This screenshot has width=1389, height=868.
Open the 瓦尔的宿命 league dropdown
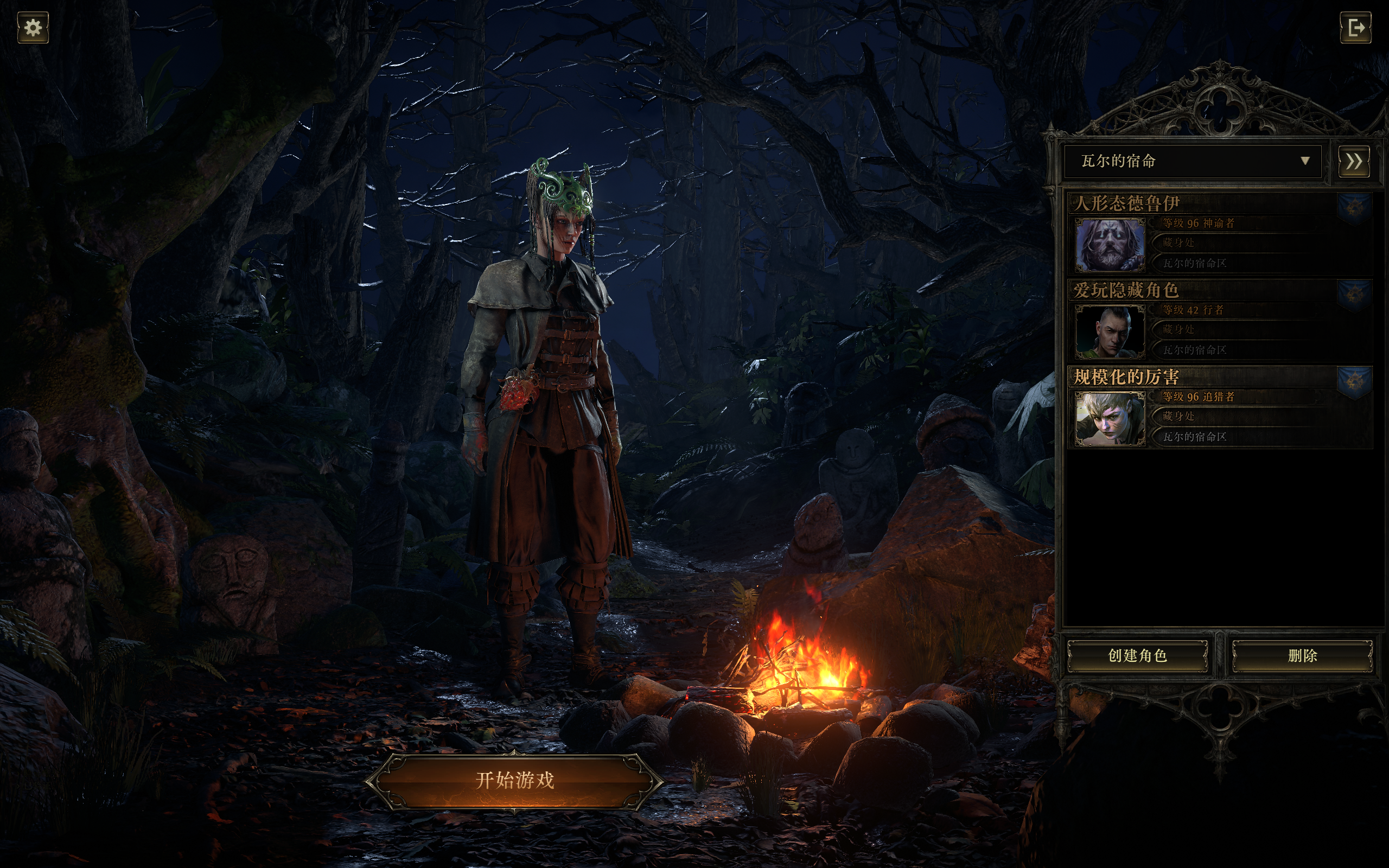(1192, 161)
